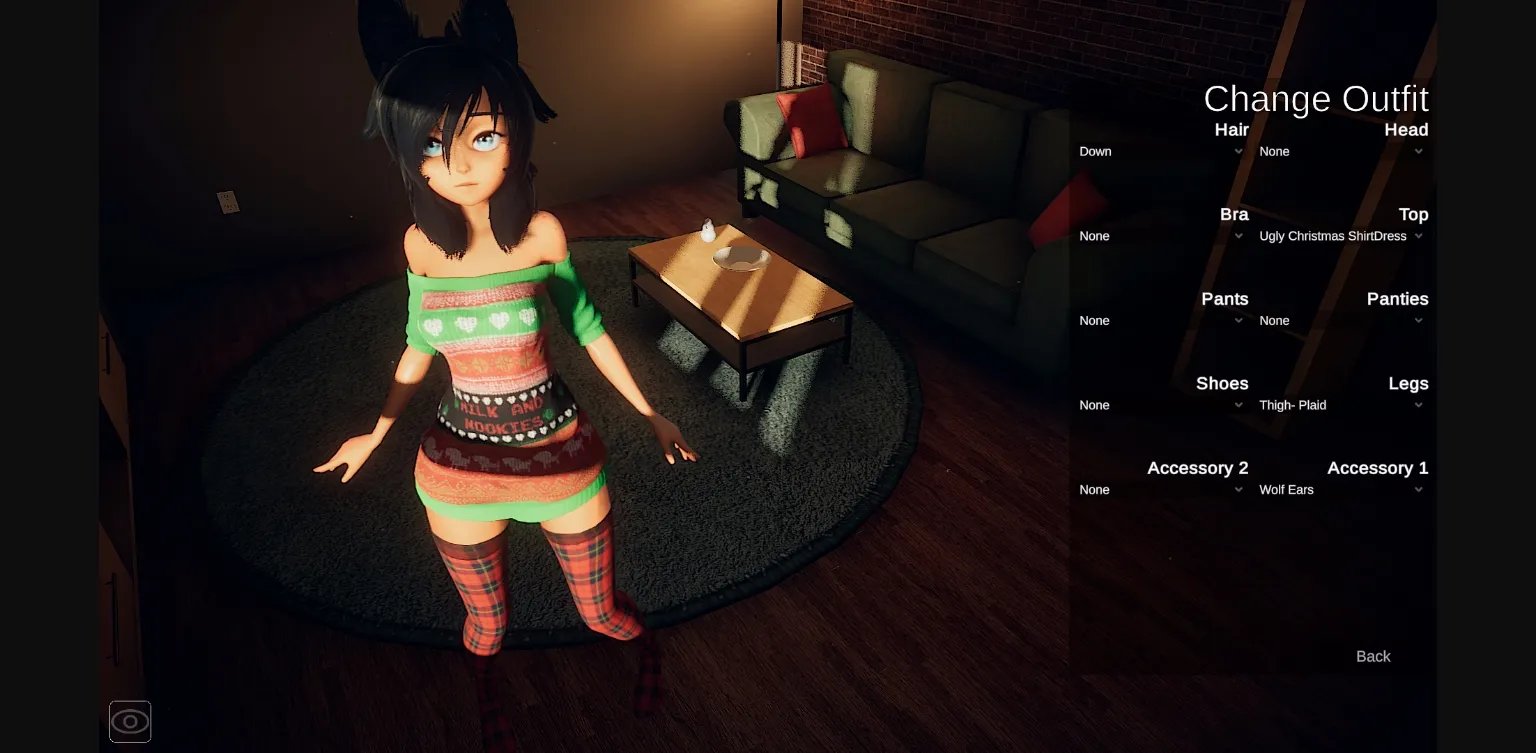Expand the Hair chevron arrow
Screen dimensions: 1536x753
[x=1239, y=151]
